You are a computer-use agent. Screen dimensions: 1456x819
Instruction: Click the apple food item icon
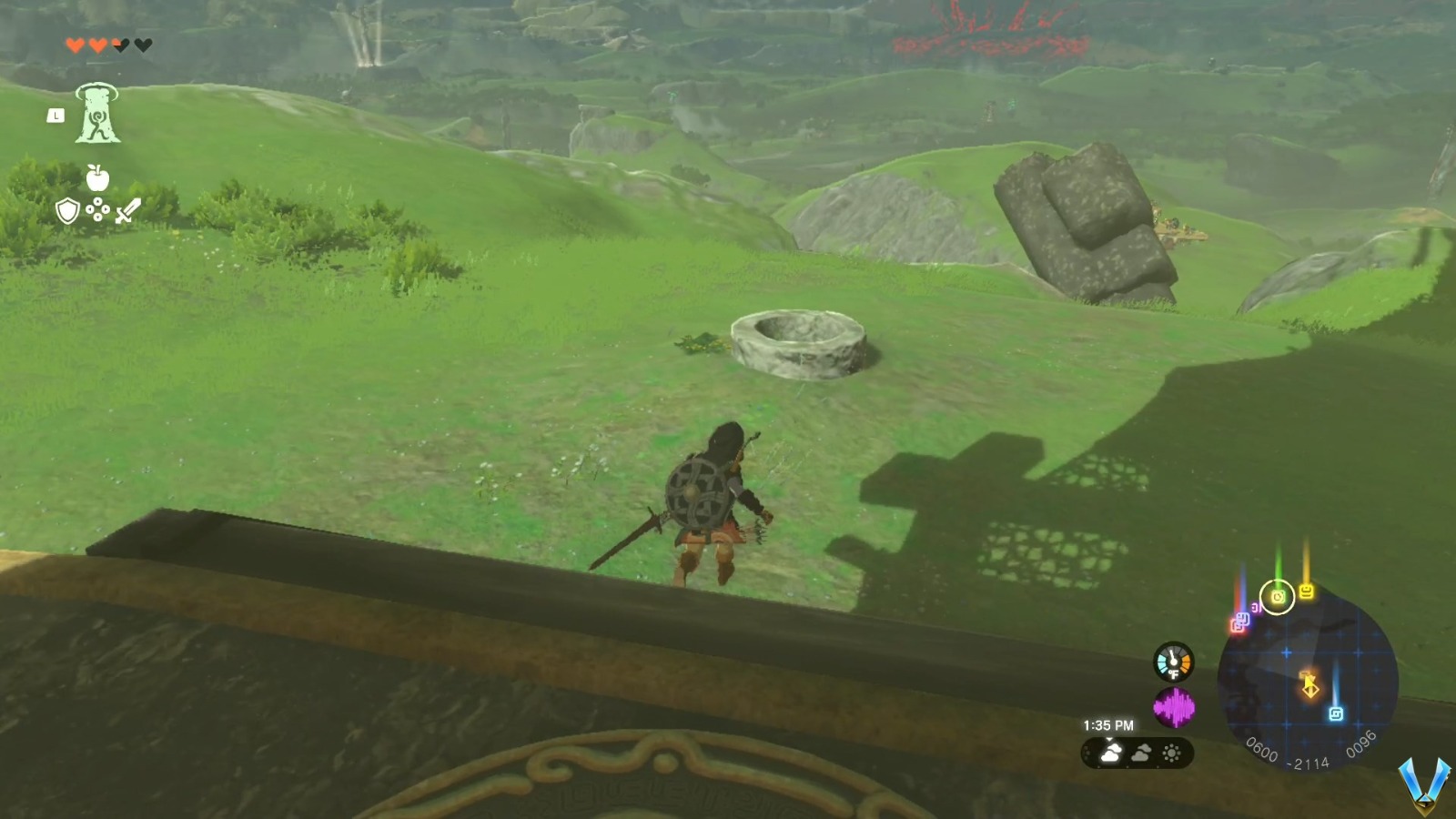(x=97, y=179)
